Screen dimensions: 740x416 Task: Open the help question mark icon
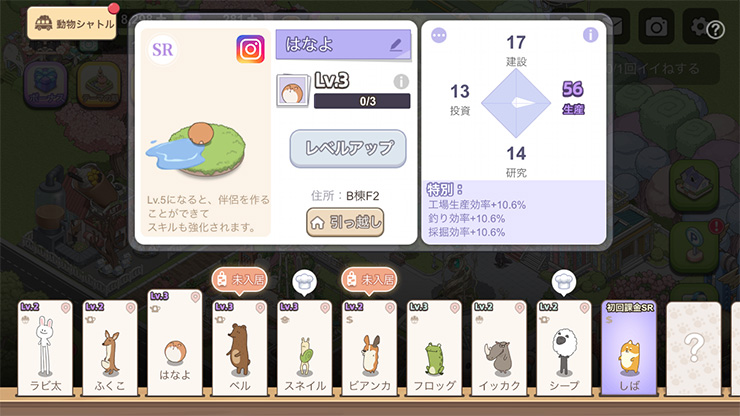click(x=715, y=30)
